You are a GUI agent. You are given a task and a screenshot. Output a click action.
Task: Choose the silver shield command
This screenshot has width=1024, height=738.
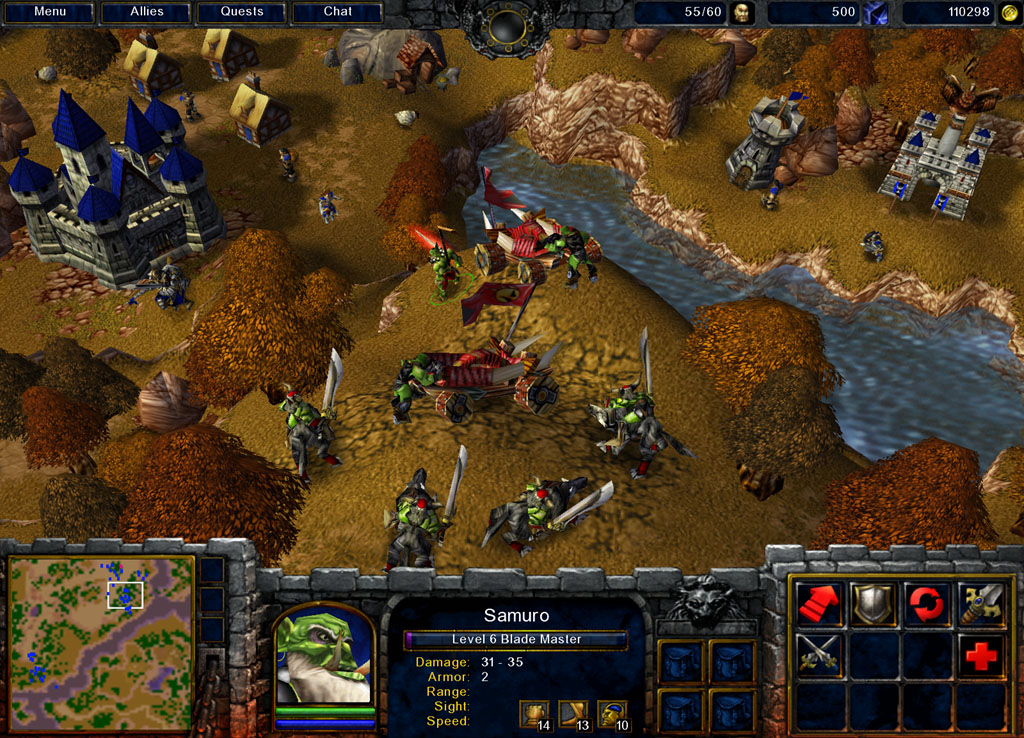(873, 604)
